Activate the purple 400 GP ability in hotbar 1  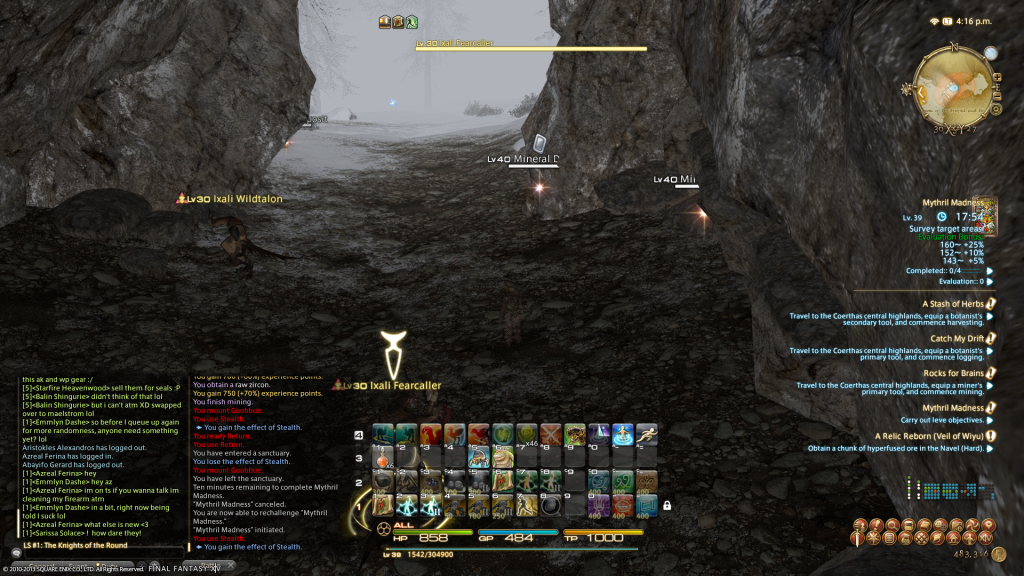click(598, 505)
